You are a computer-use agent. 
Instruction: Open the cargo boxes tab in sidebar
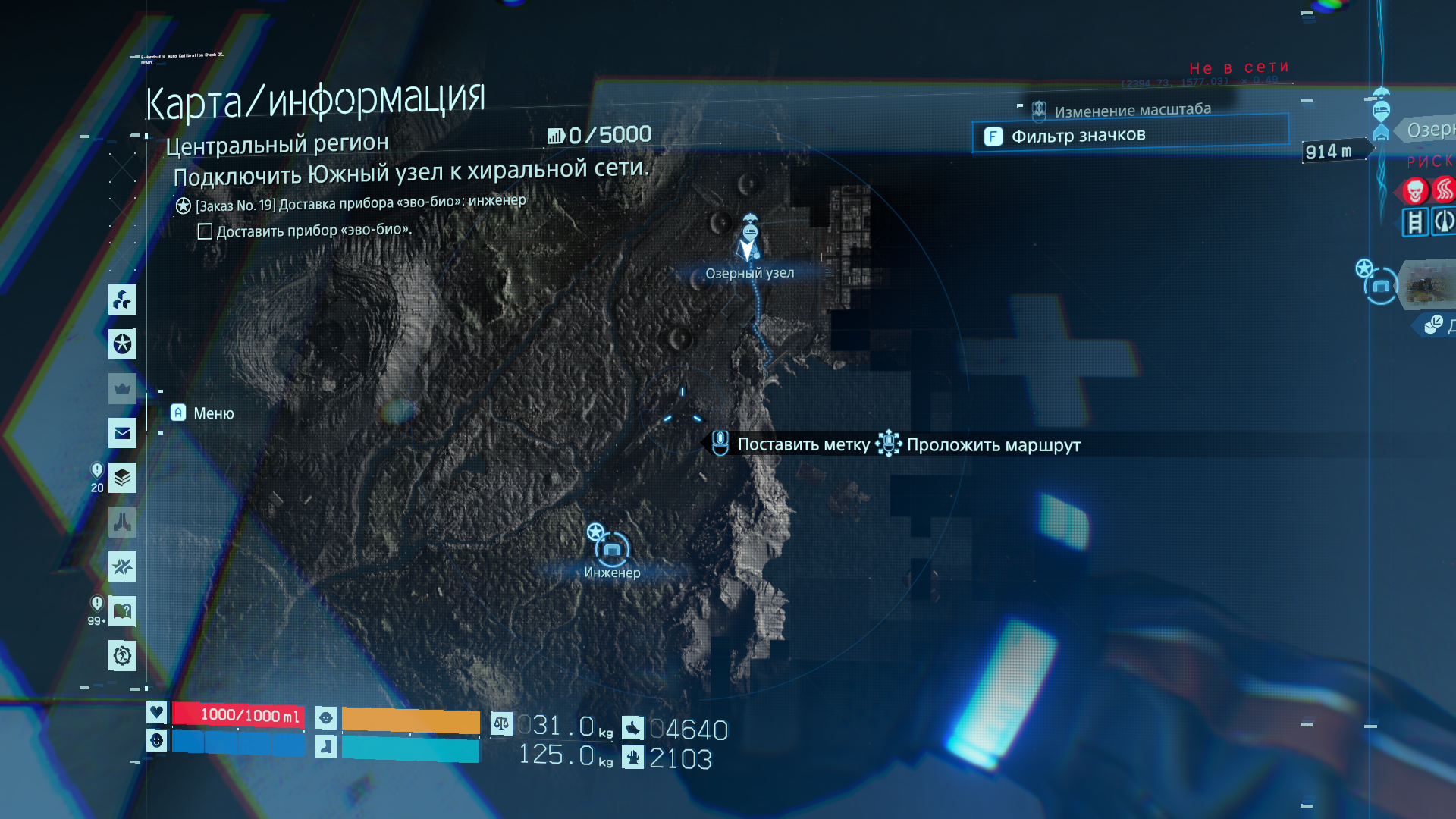[122, 300]
